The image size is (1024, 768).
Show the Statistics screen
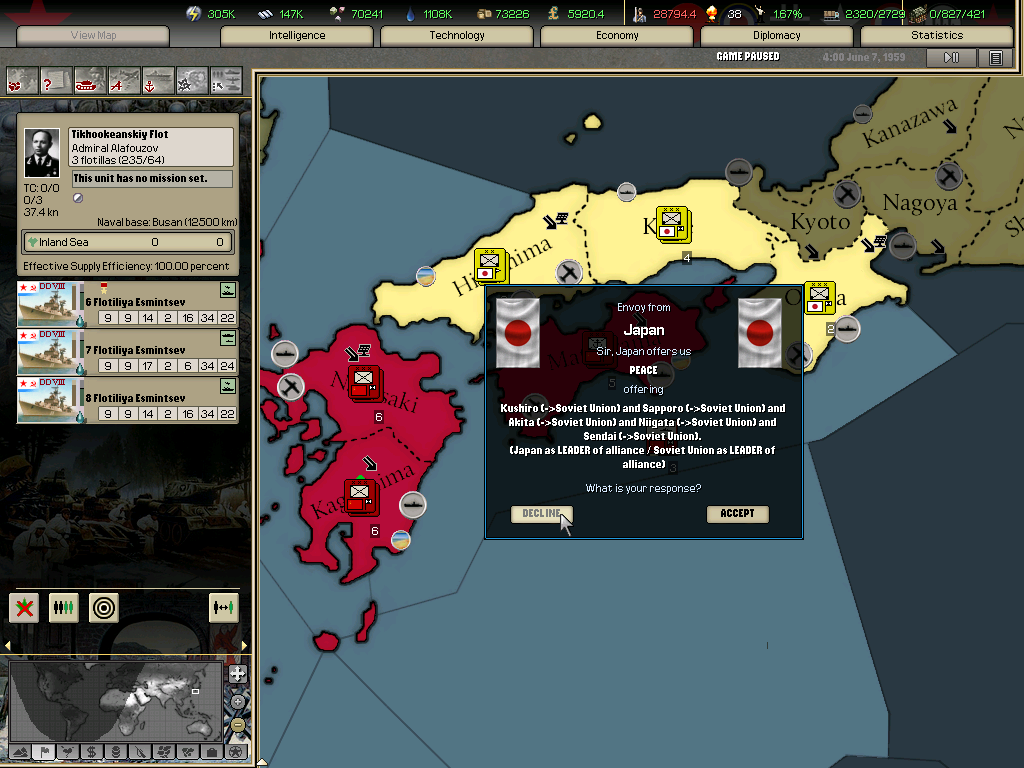click(x=937, y=36)
